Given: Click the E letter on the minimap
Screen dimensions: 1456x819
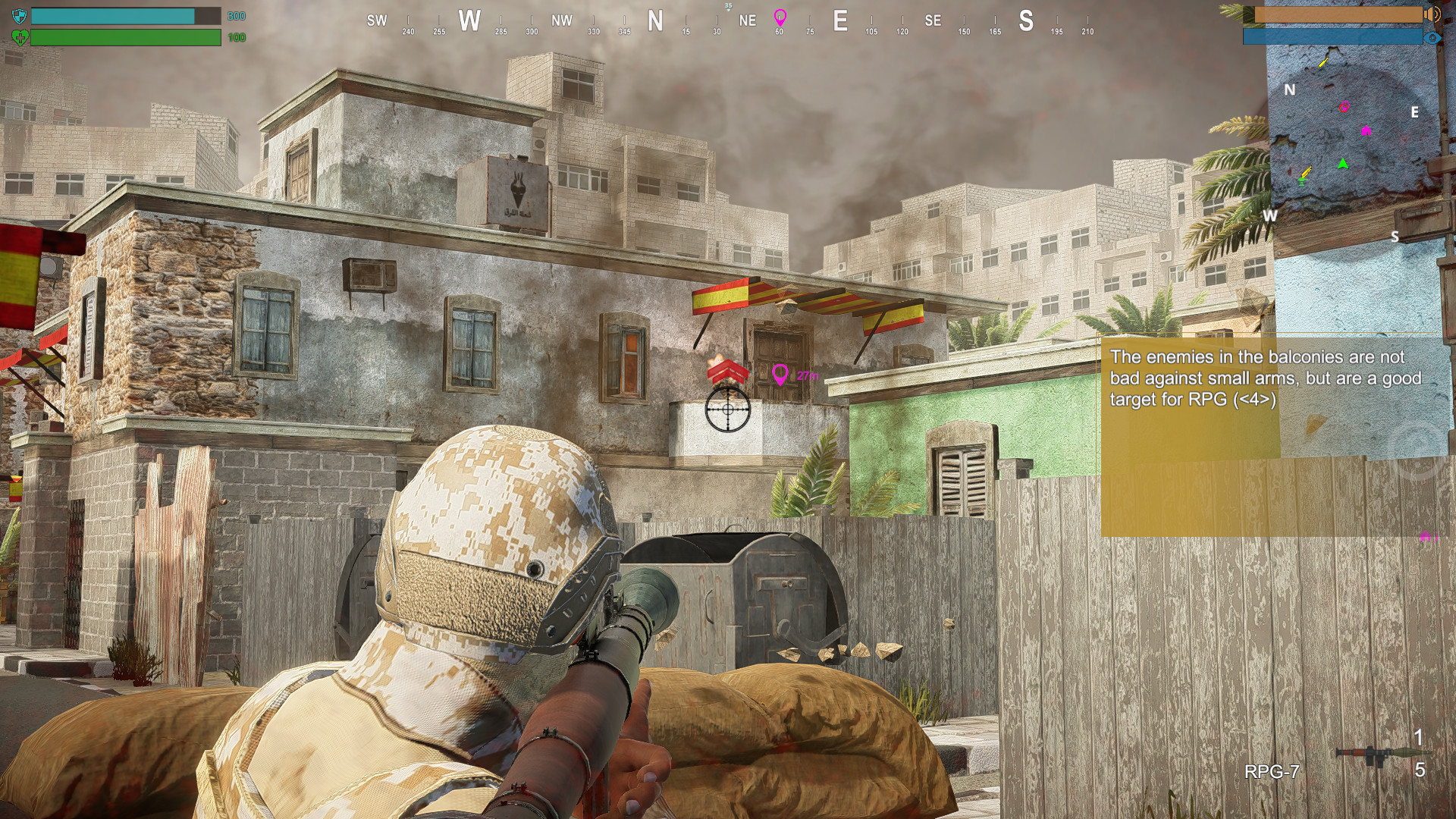Looking at the screenshot, I should point(1415,112).
